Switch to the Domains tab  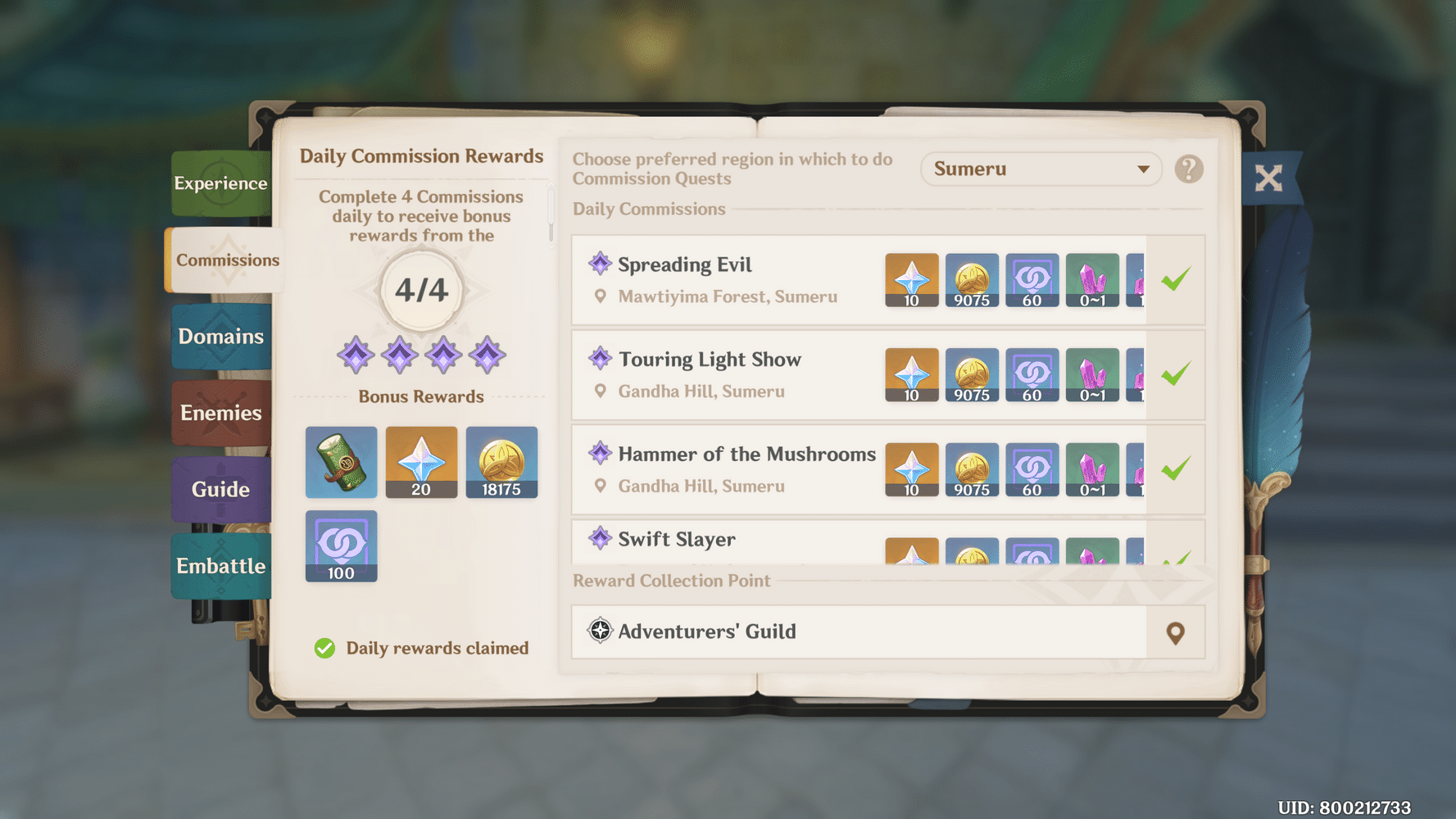220,336
